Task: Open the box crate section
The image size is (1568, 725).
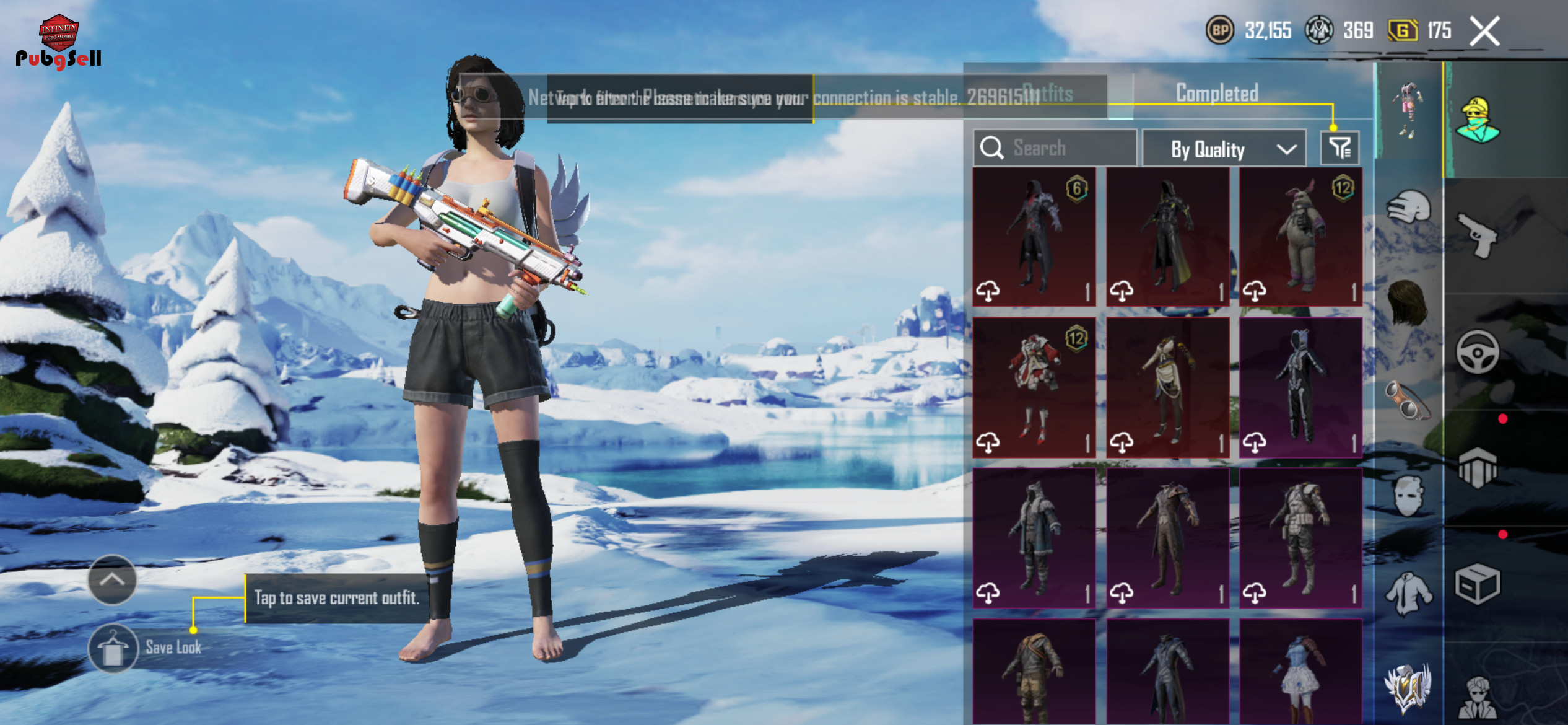Action: click(x=1478, y=584)
